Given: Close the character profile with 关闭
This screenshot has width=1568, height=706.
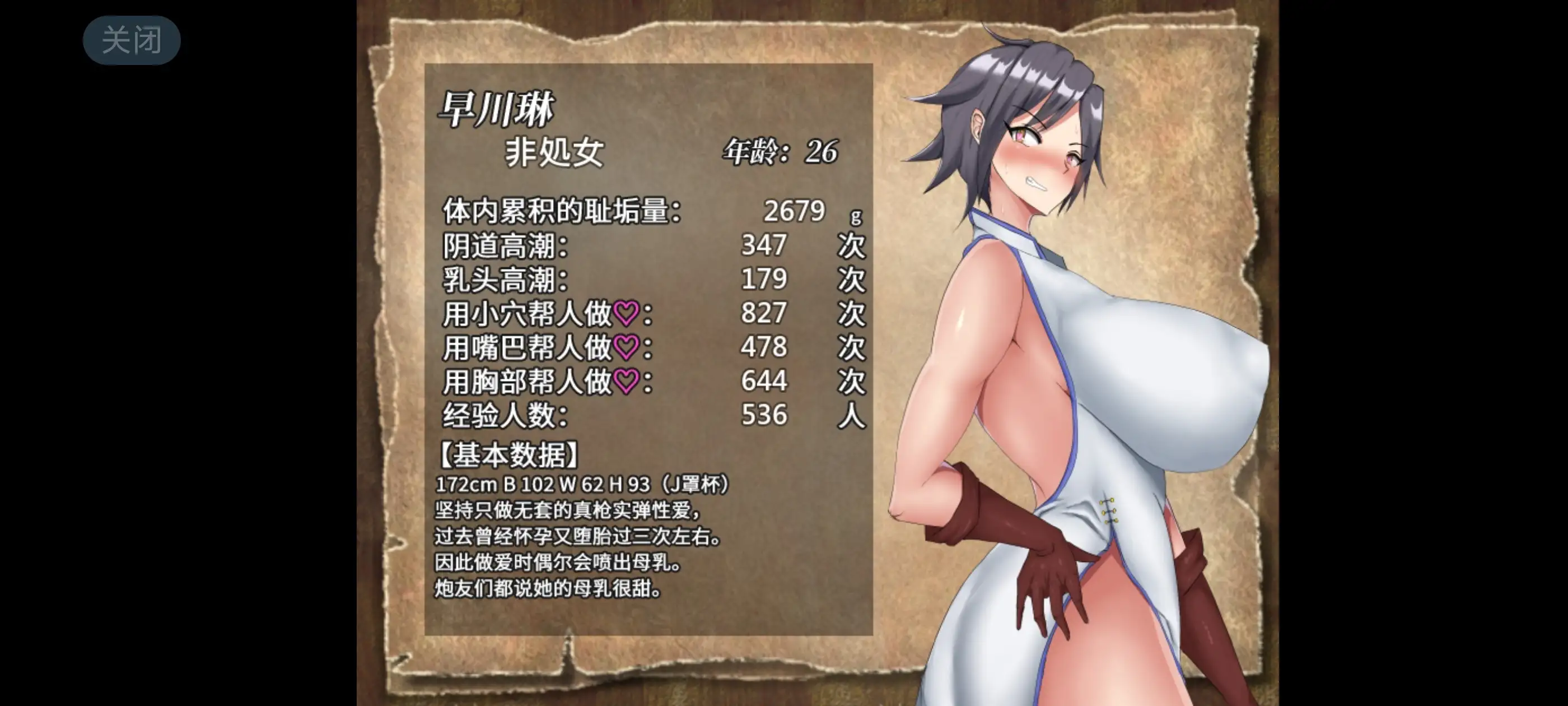Looking at the screenshot, I should point(132,40).
